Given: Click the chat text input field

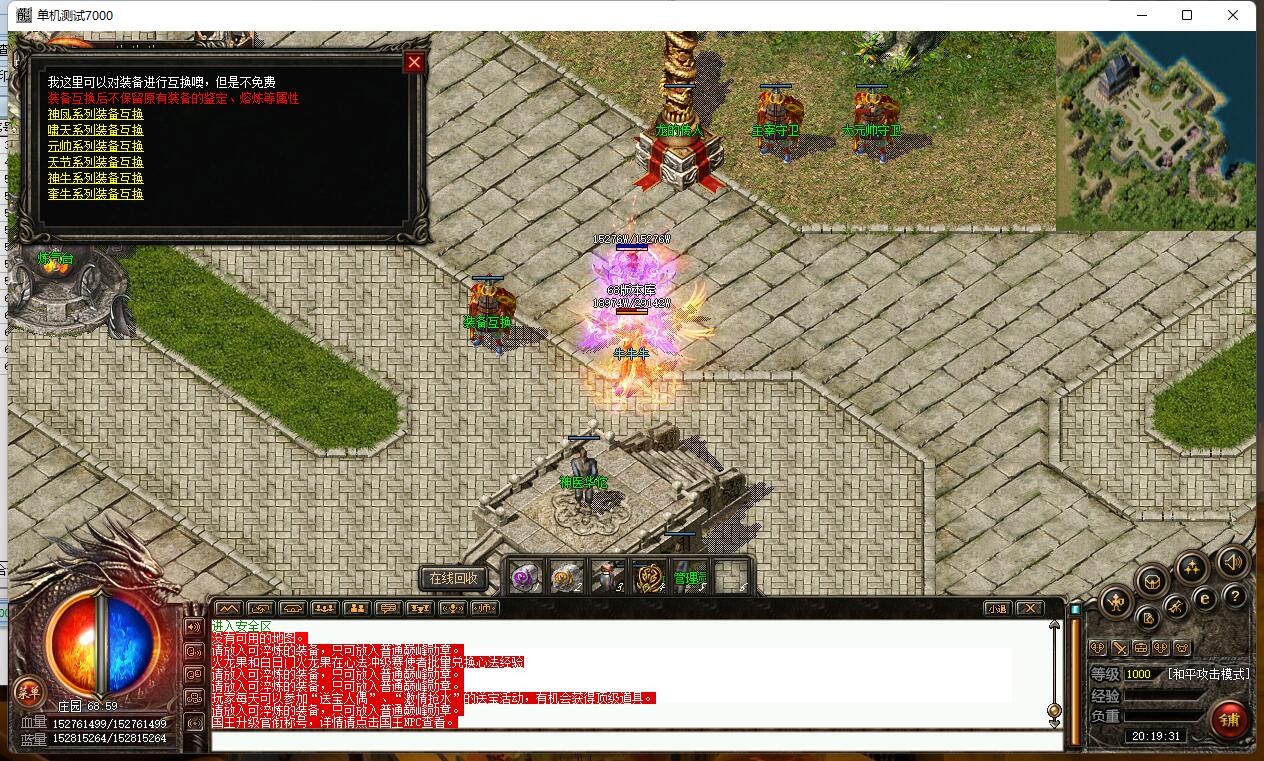Looking at the screenshot, I should (636, 741).
